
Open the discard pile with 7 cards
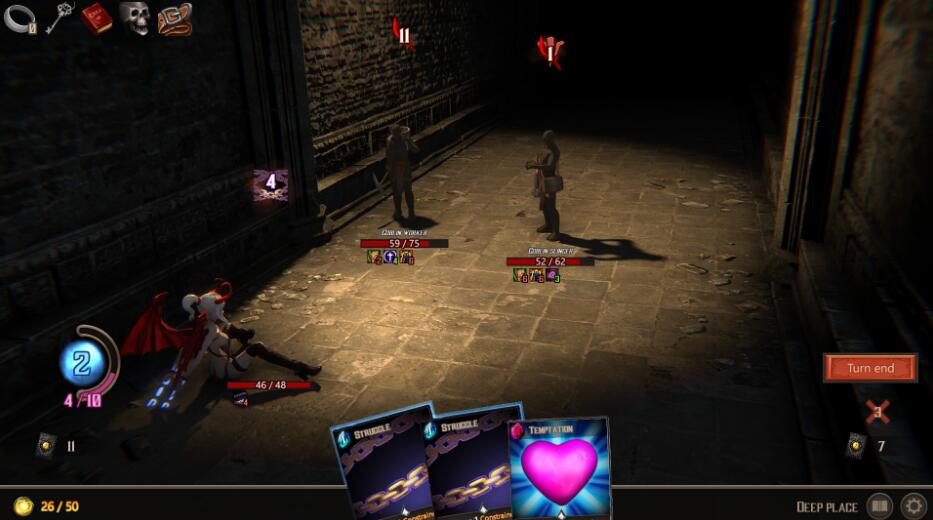pos(857,446)
